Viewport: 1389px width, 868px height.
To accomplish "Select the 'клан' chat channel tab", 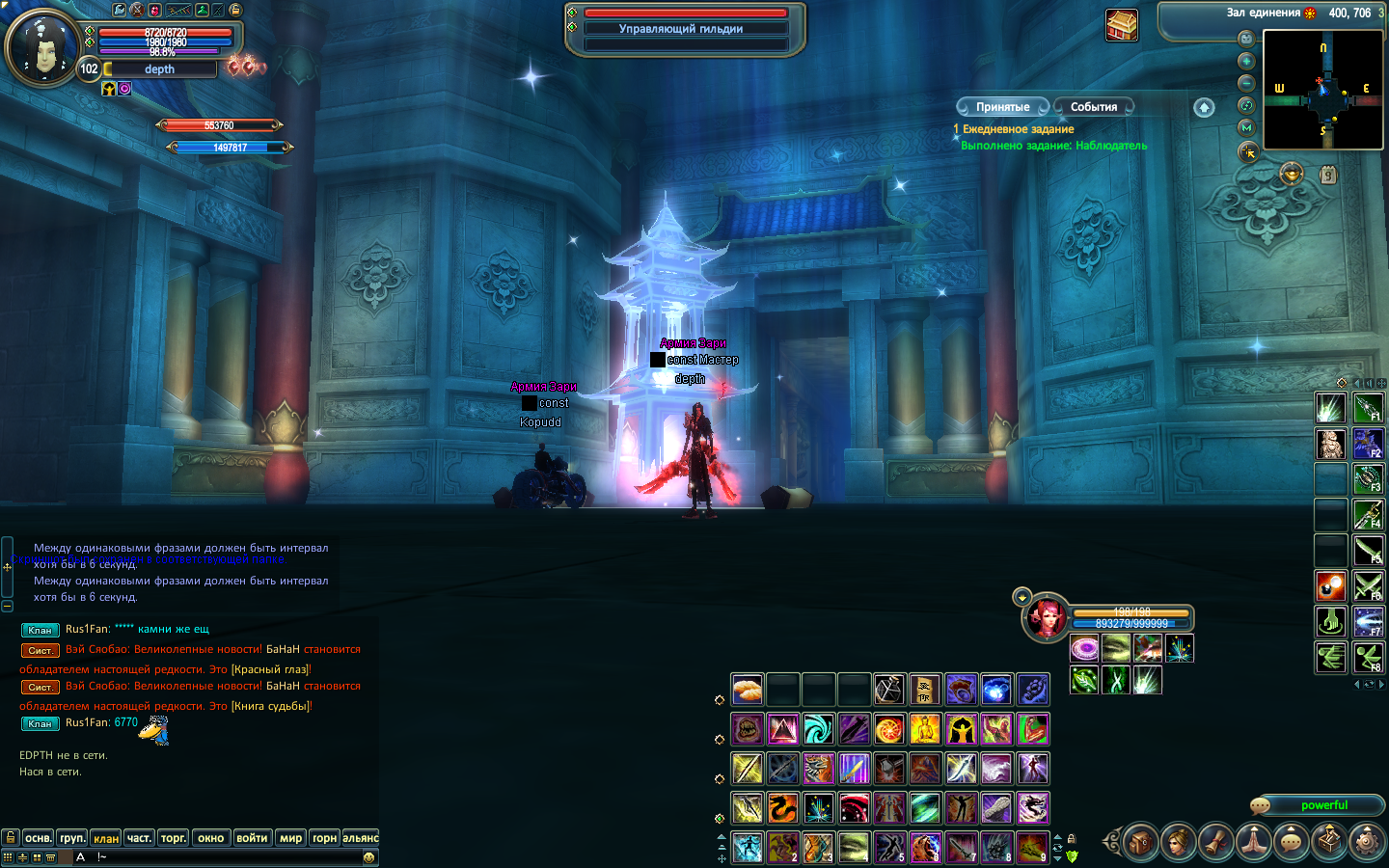I will click(106, 838).
